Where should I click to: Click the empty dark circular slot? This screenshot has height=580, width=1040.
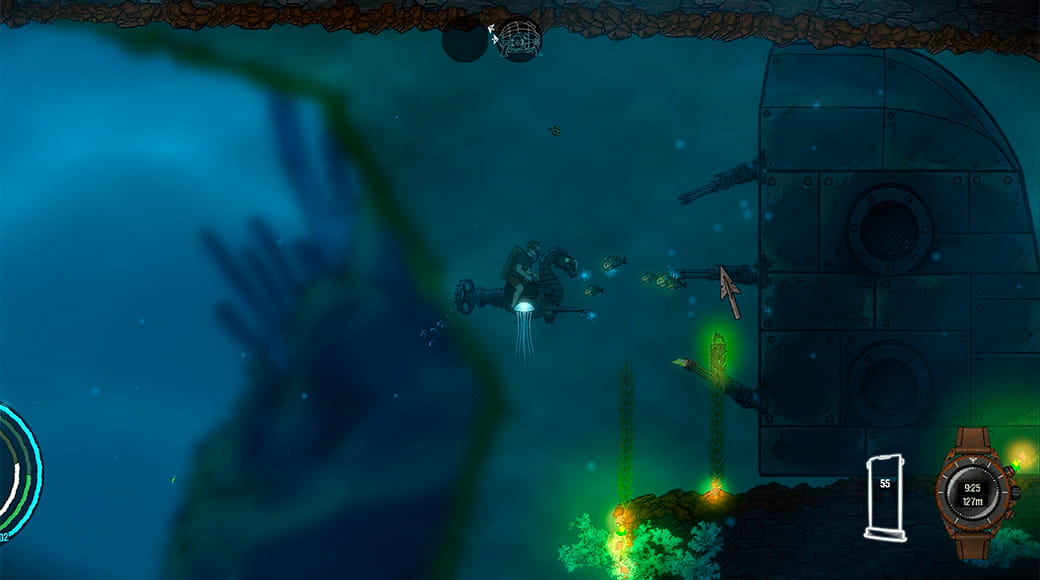click(x=465, y=40)
